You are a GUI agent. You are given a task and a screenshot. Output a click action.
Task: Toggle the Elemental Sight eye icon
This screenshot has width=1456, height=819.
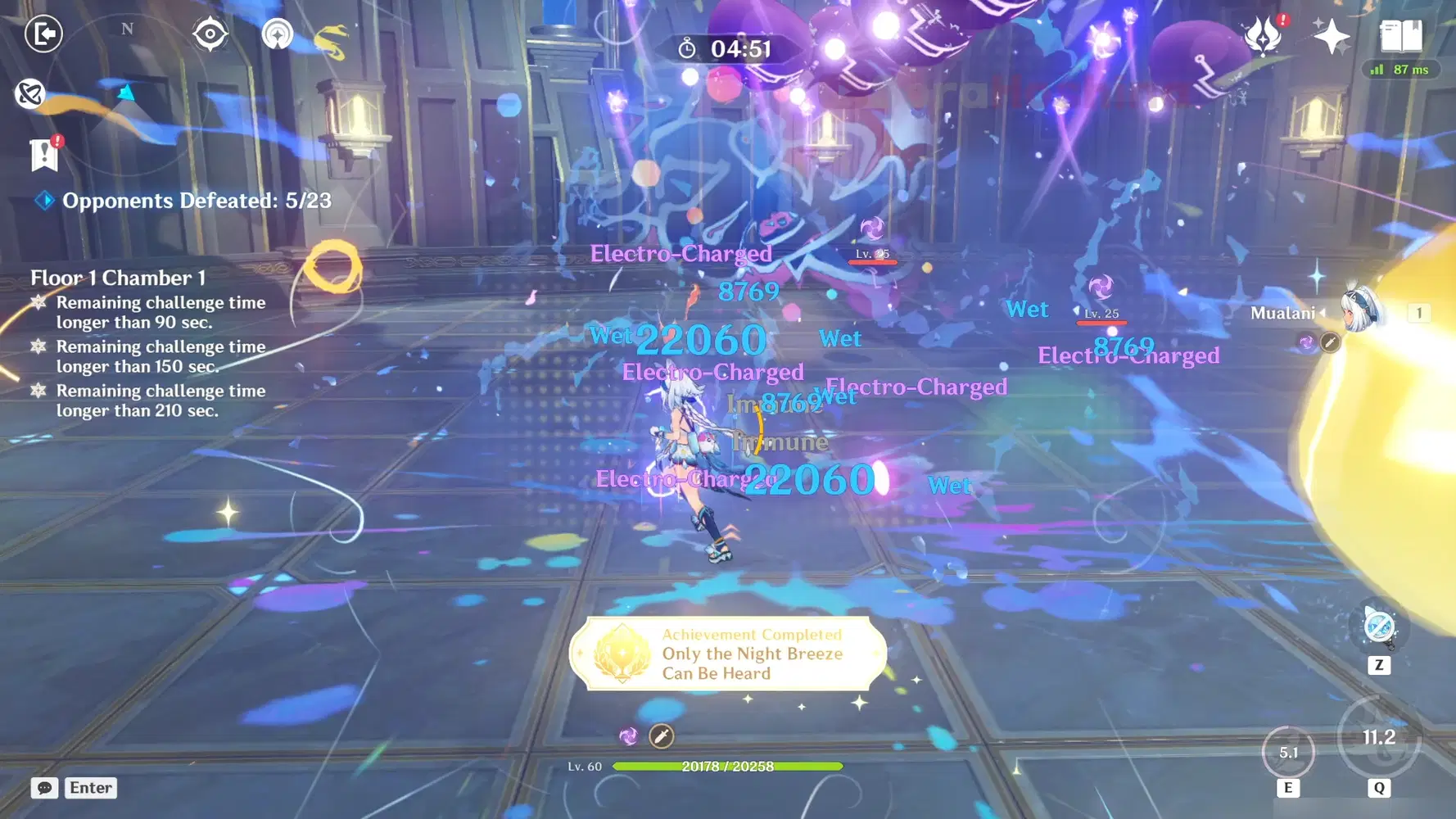pyautogui.click(x=210, y=34)
